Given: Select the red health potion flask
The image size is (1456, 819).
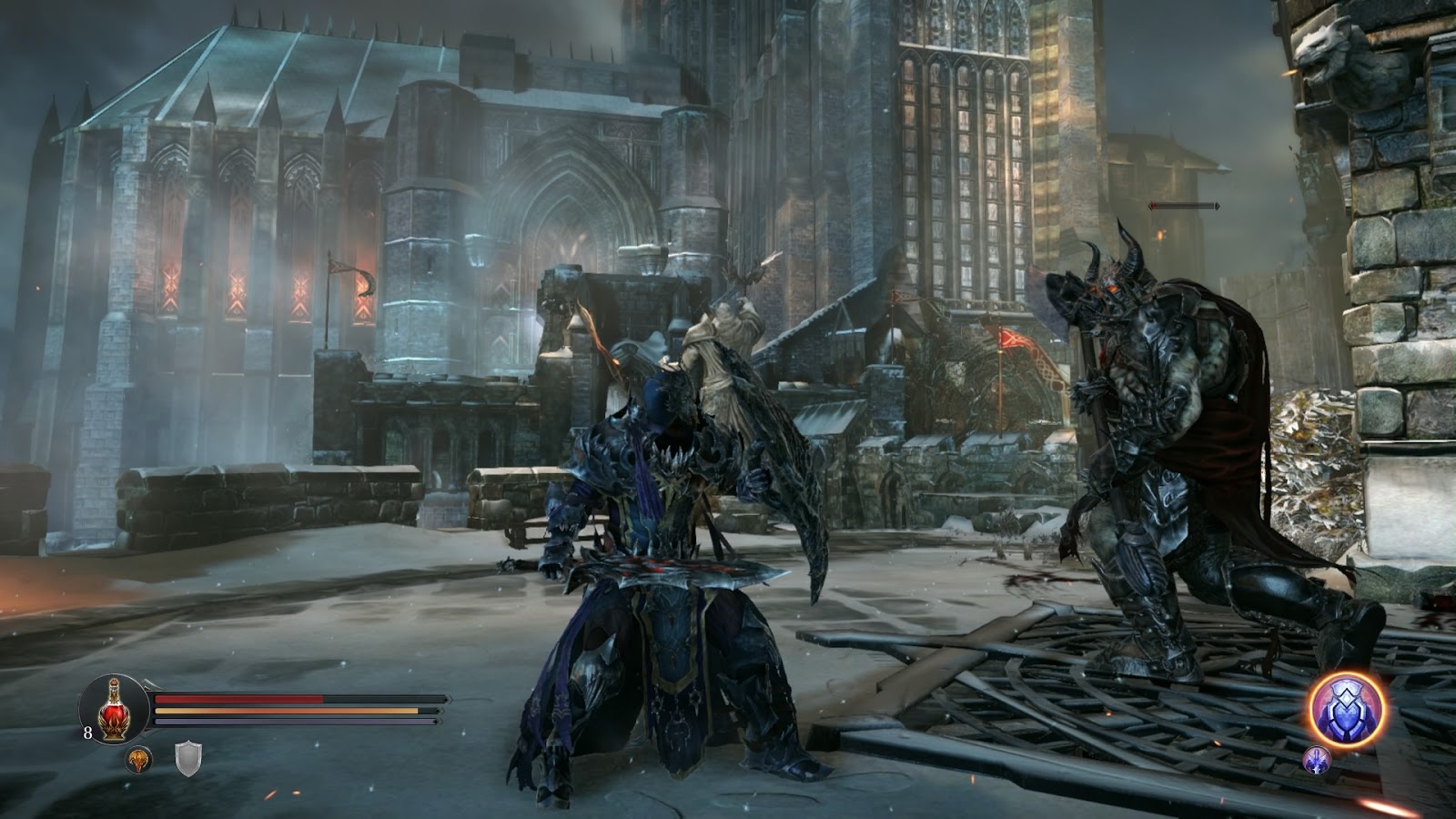Looking at the screenshot, I should pos(114,711).
